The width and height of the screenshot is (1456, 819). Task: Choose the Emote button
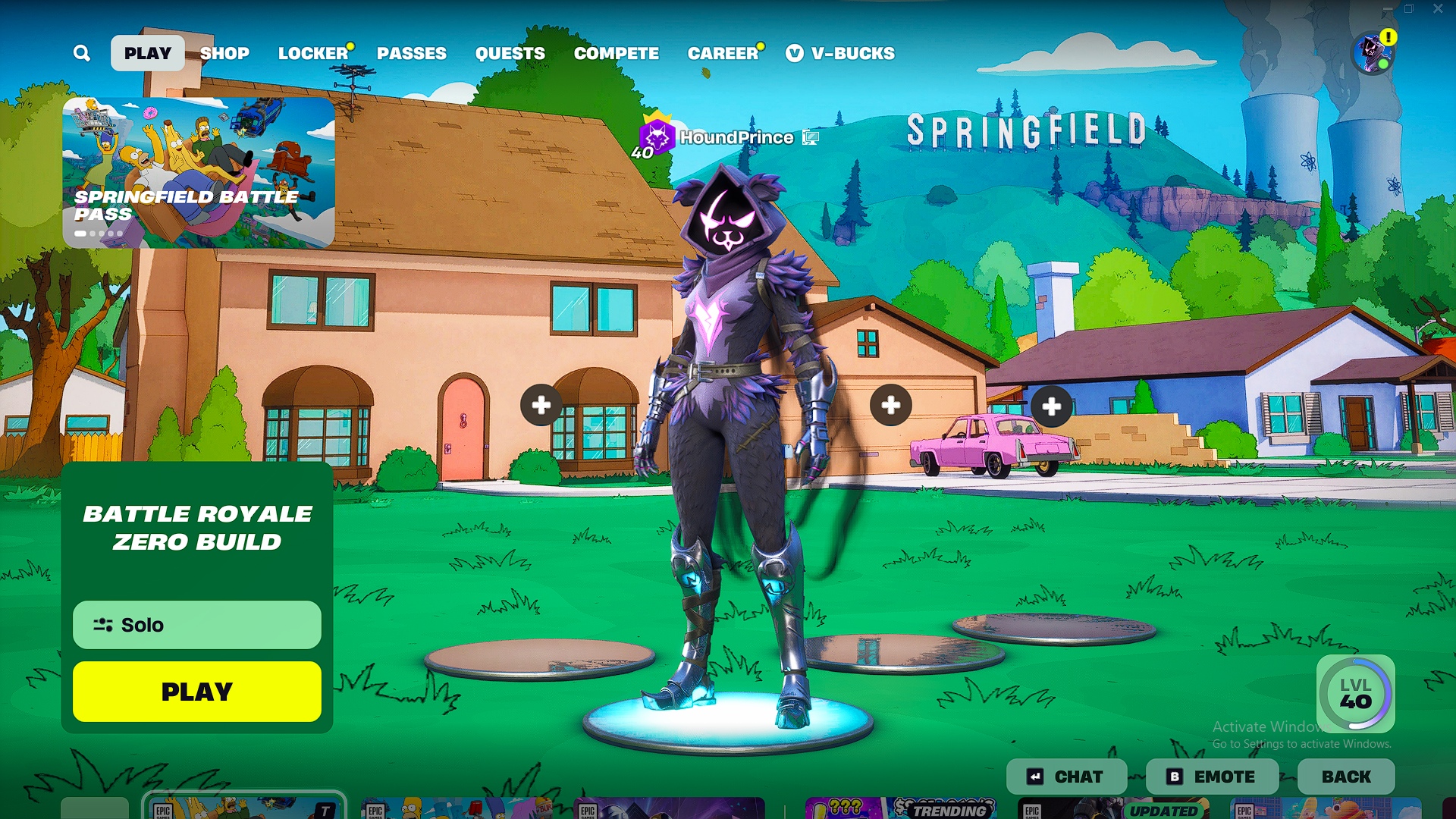coord(1212,777)
